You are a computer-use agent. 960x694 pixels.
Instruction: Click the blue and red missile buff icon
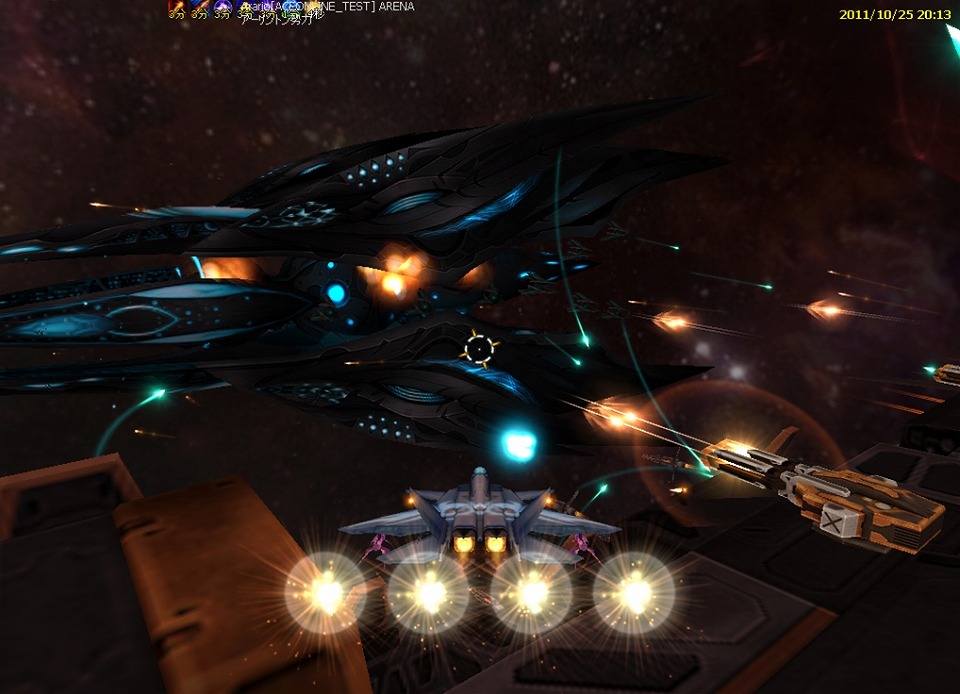[x=199, y=7]
